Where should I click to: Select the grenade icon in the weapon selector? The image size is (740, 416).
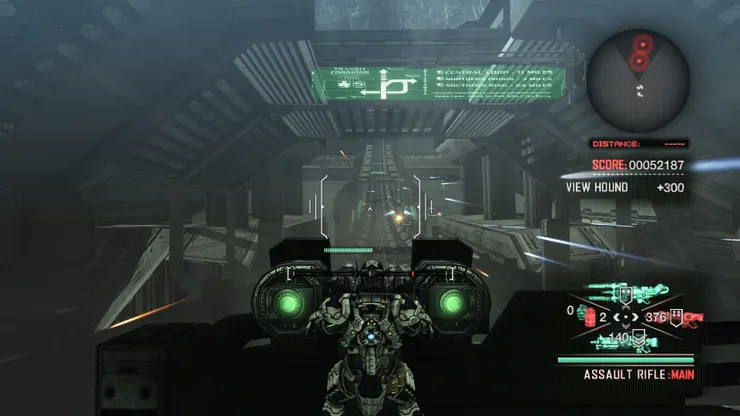(x=587, y=316)
